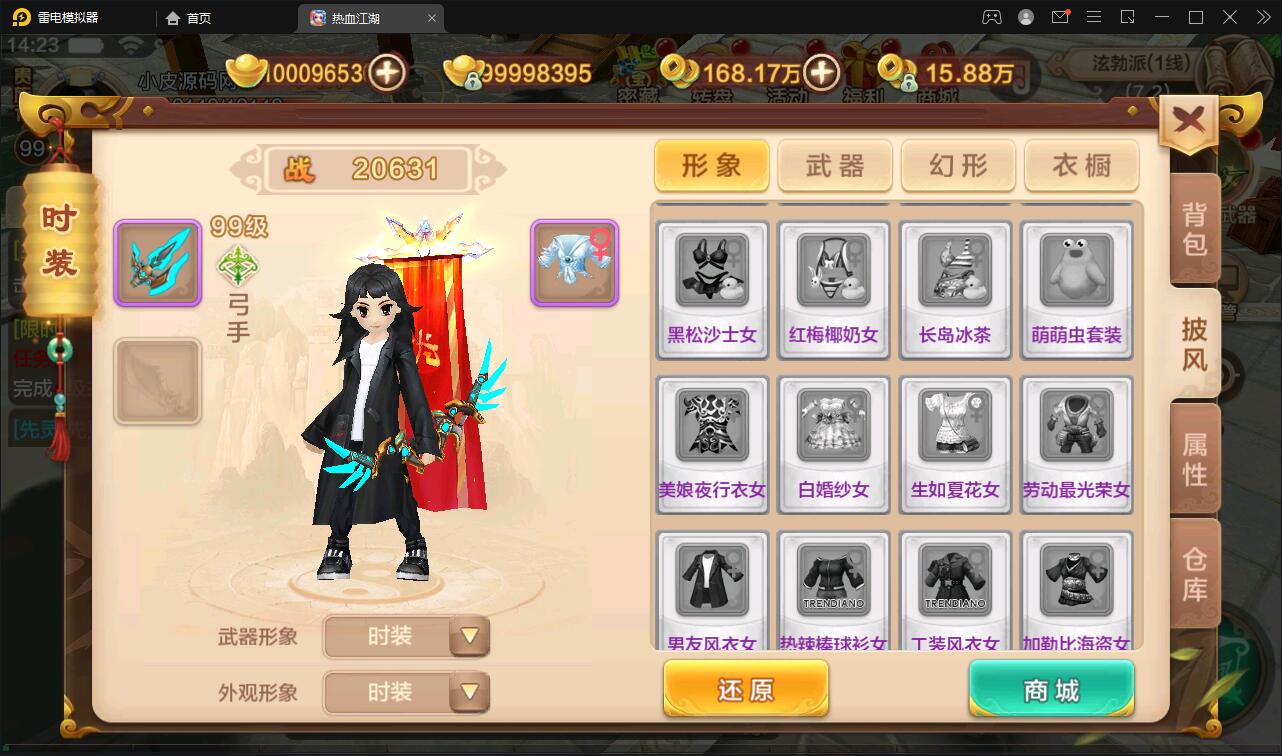The height and width of the screenshot is (756, 1282).
Task: Open the 外观形象 dropdown
Action: 405,692
